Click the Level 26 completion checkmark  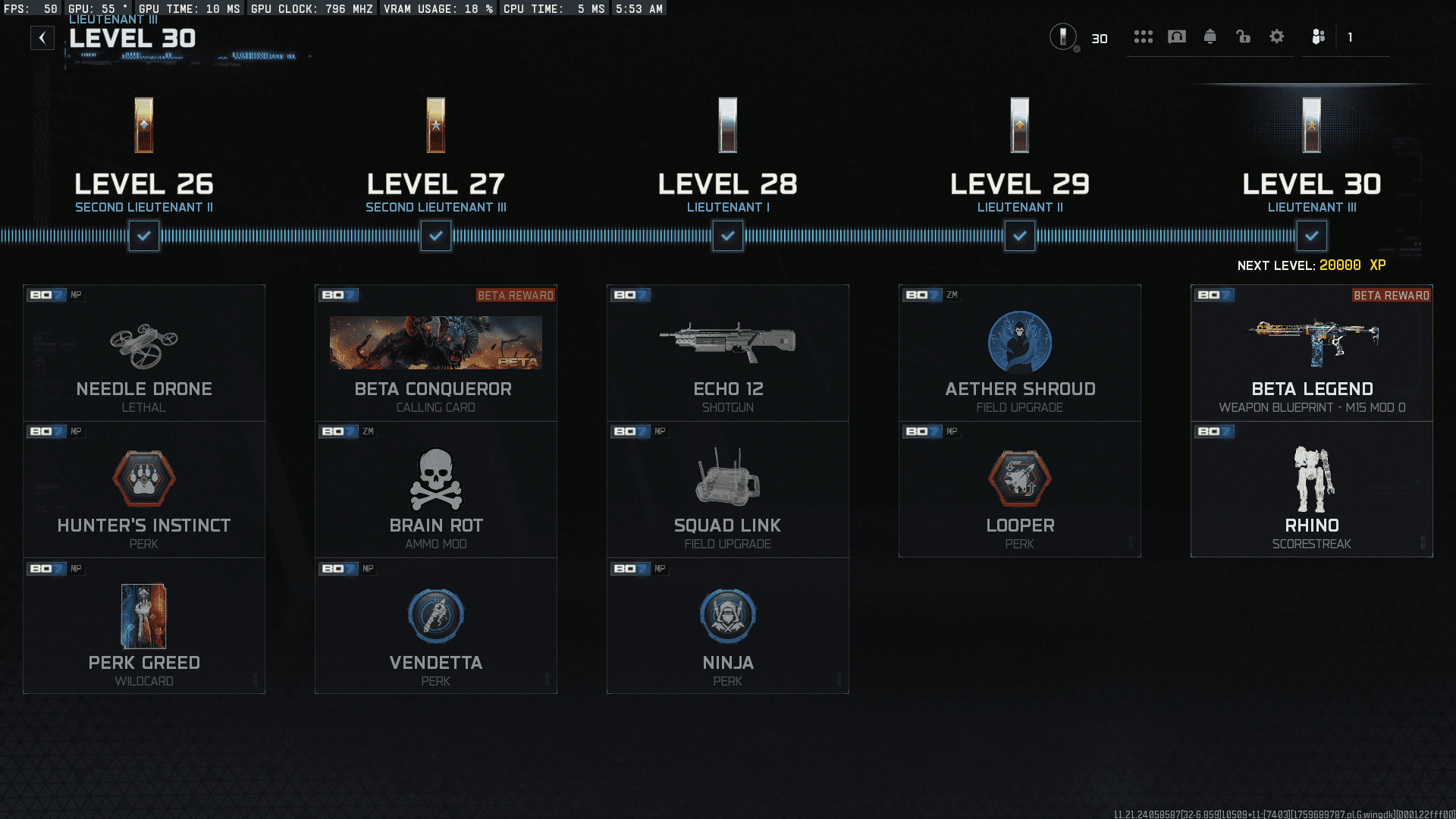click(x=143, y=236)
